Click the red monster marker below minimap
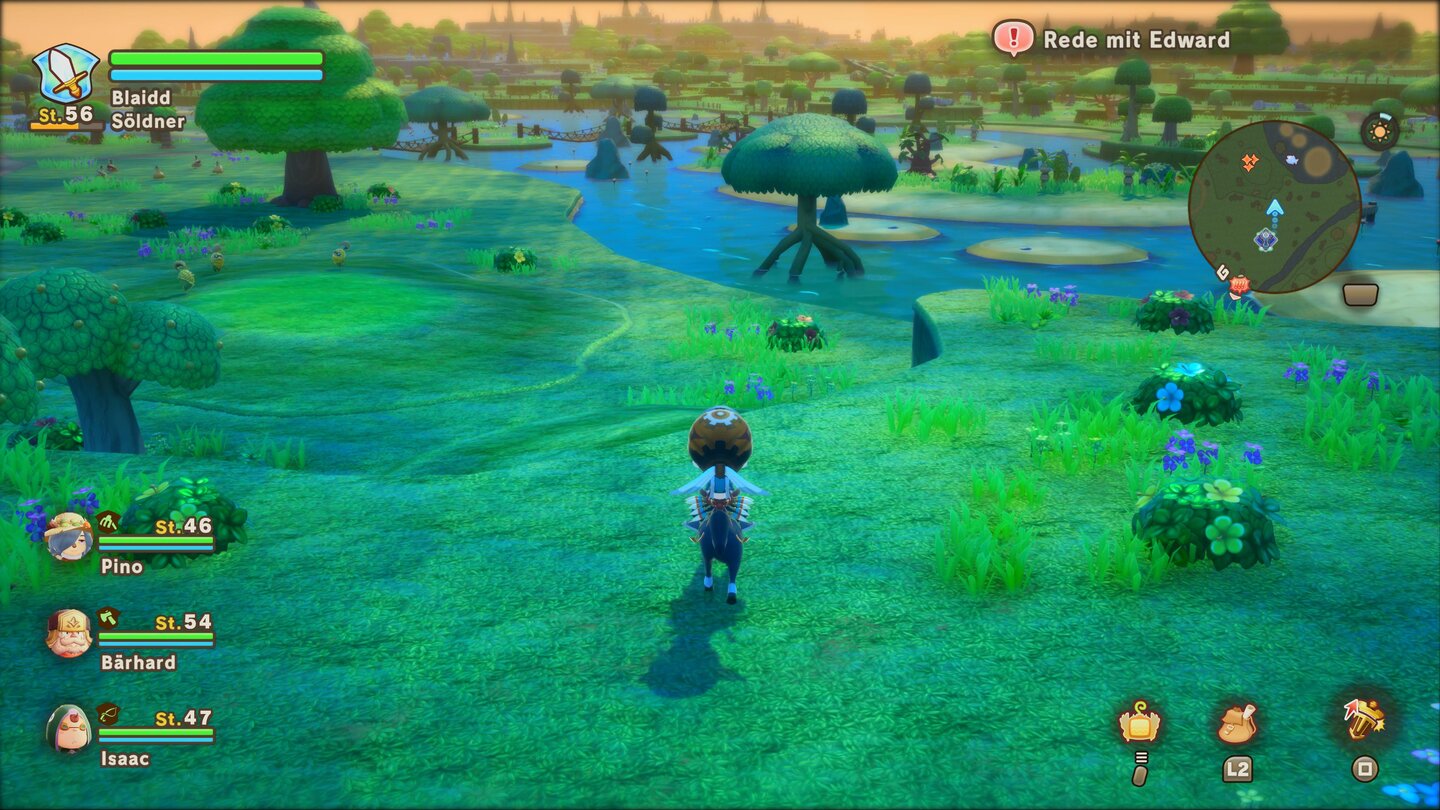Screen dimensions: 1440x810 tap(1240, 285)
